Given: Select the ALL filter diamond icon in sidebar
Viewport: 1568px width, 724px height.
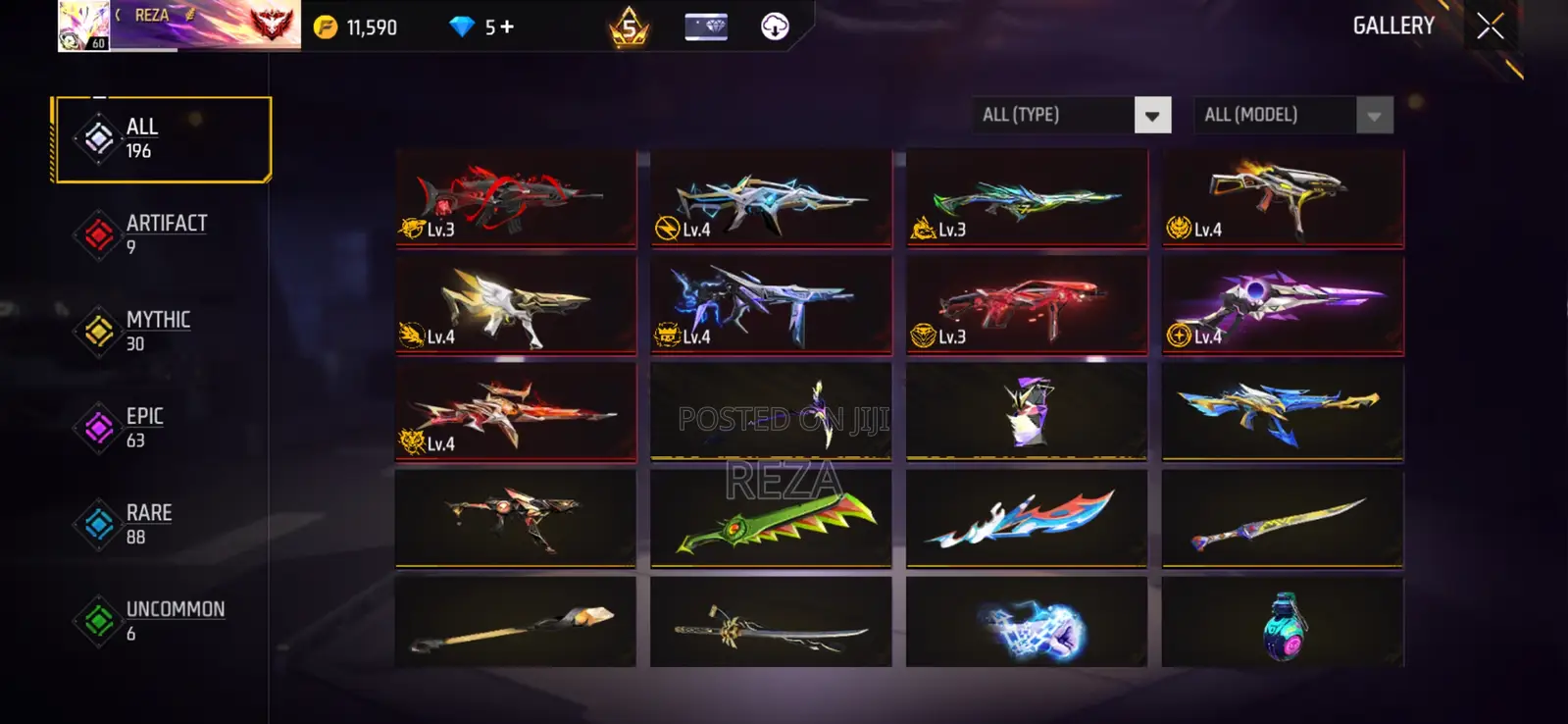Looking at the screenshot, I should click(x=95, y=136).
